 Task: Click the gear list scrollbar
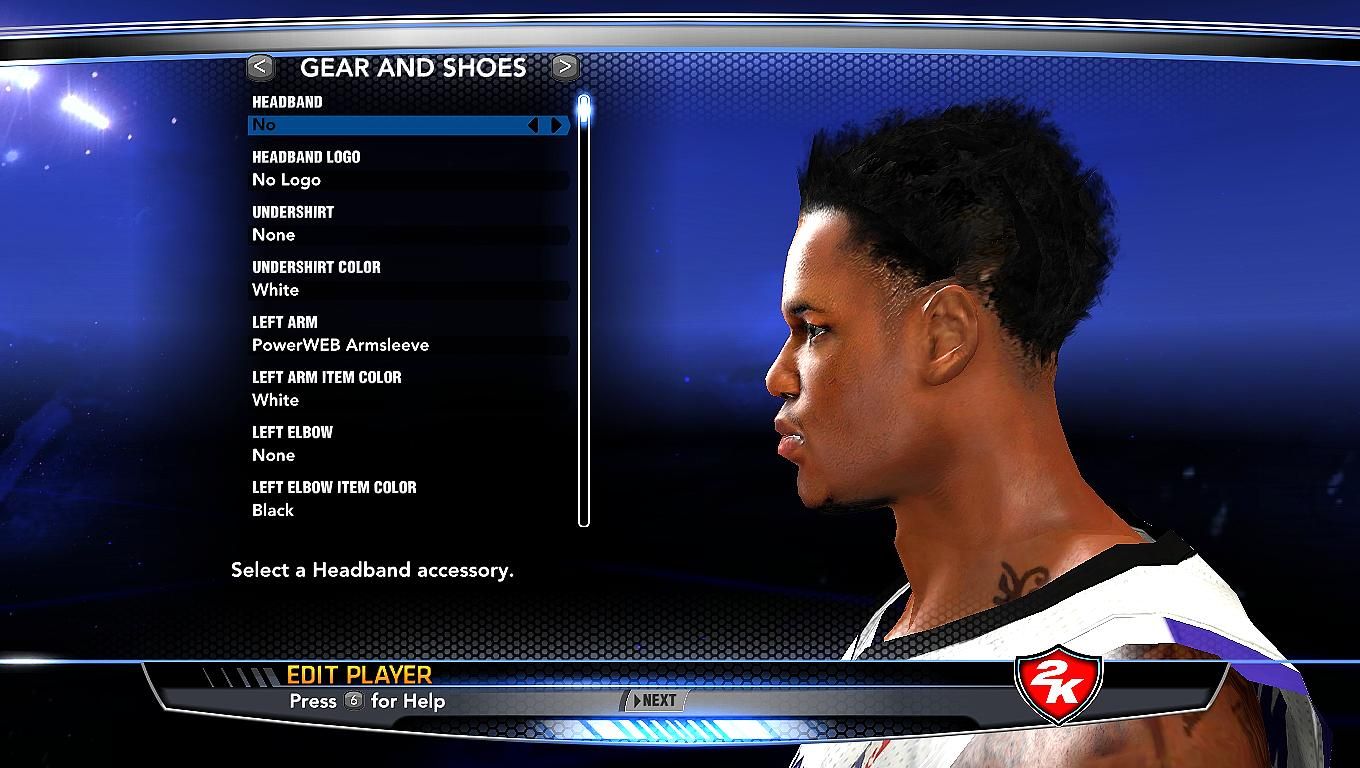click(x=584, y=310)
